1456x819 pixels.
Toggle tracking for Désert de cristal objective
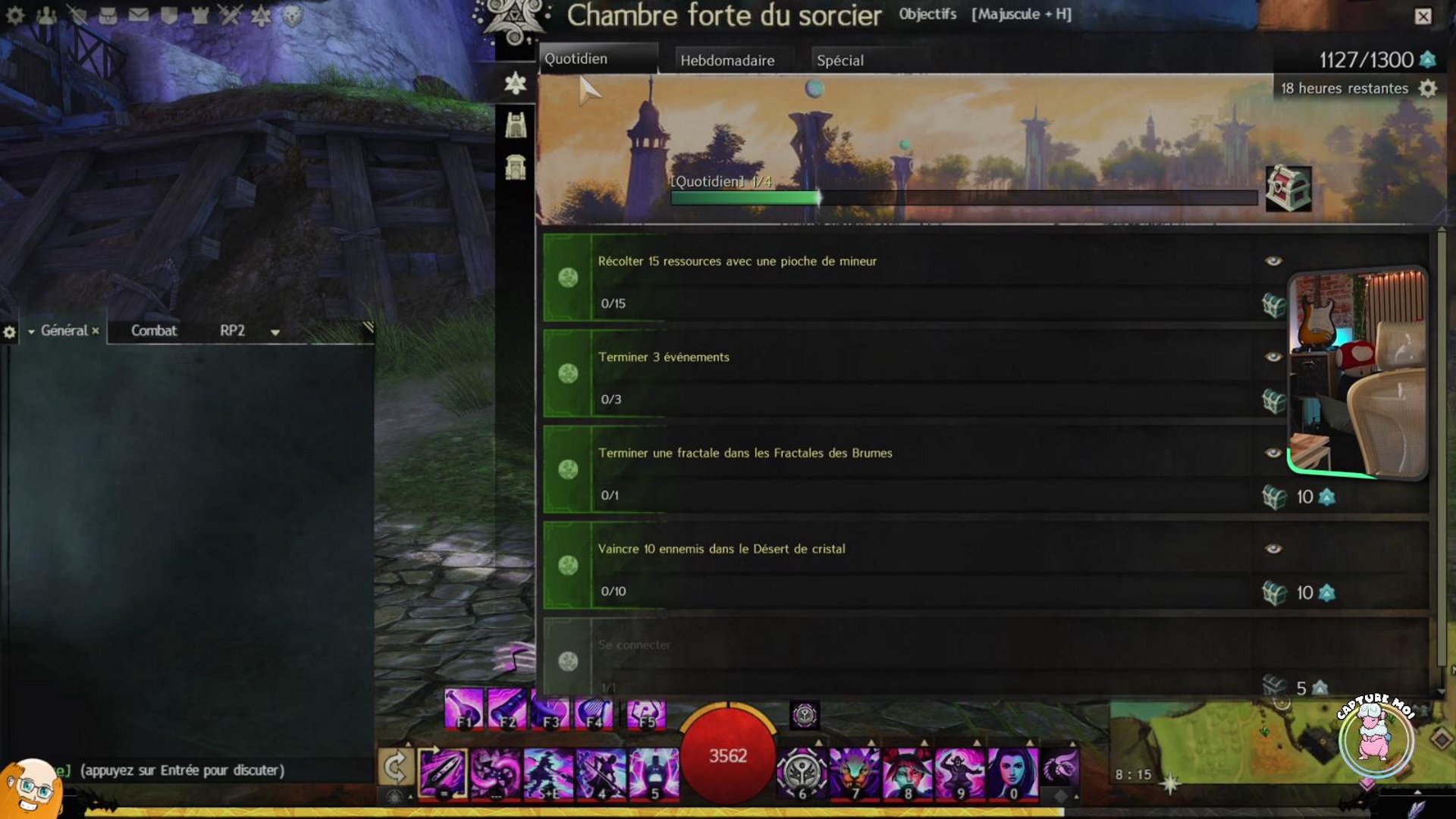(x=1273, y=549)
